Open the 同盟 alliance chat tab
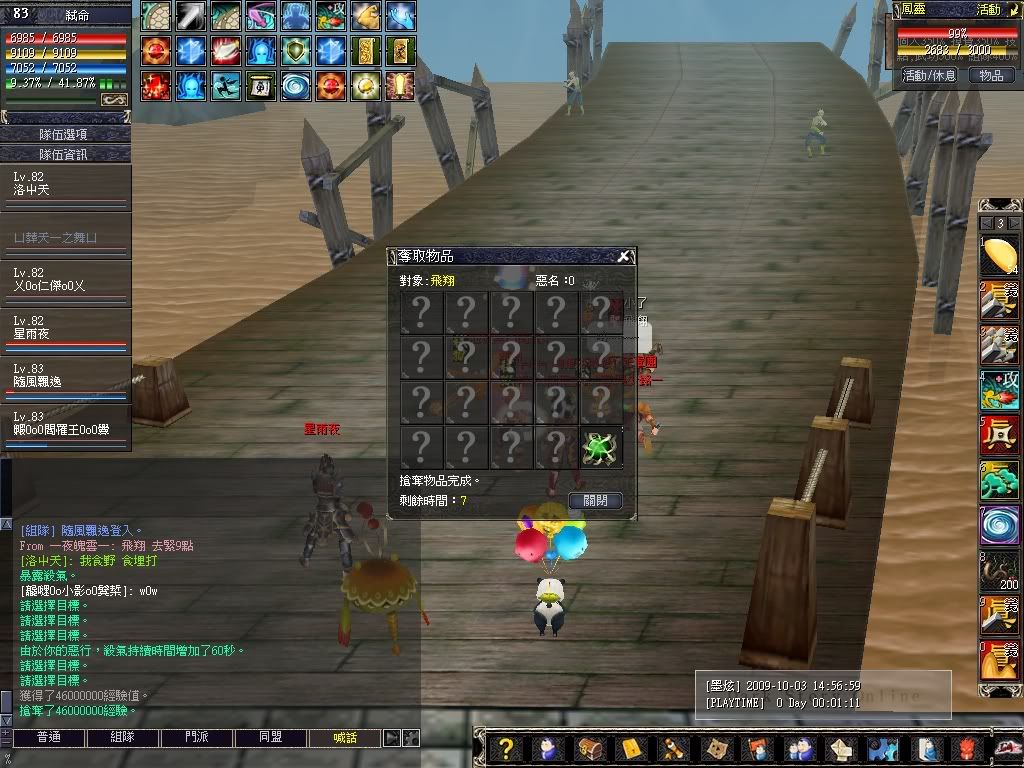Image resolution: width=1024 pixels, height=768 pixels. 271,738
